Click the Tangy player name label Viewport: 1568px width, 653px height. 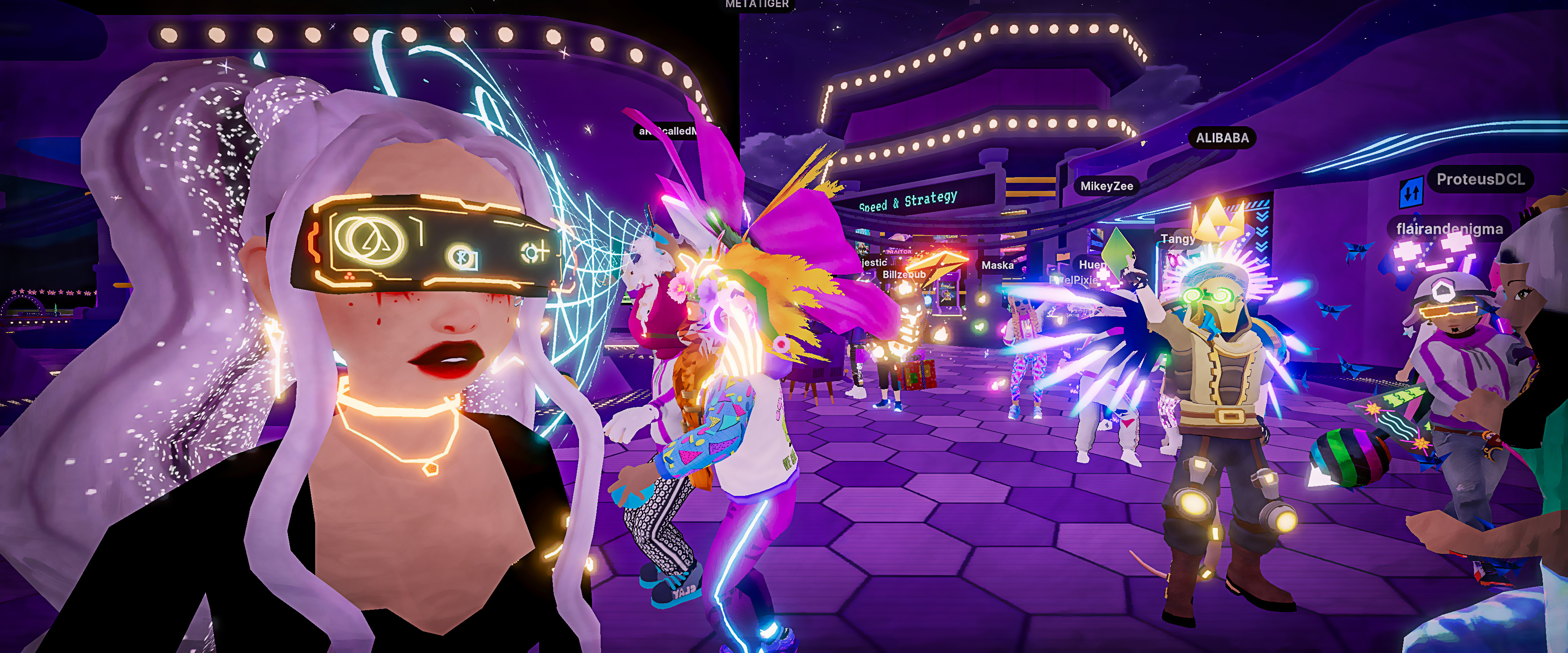click(x=1177, y=239)
